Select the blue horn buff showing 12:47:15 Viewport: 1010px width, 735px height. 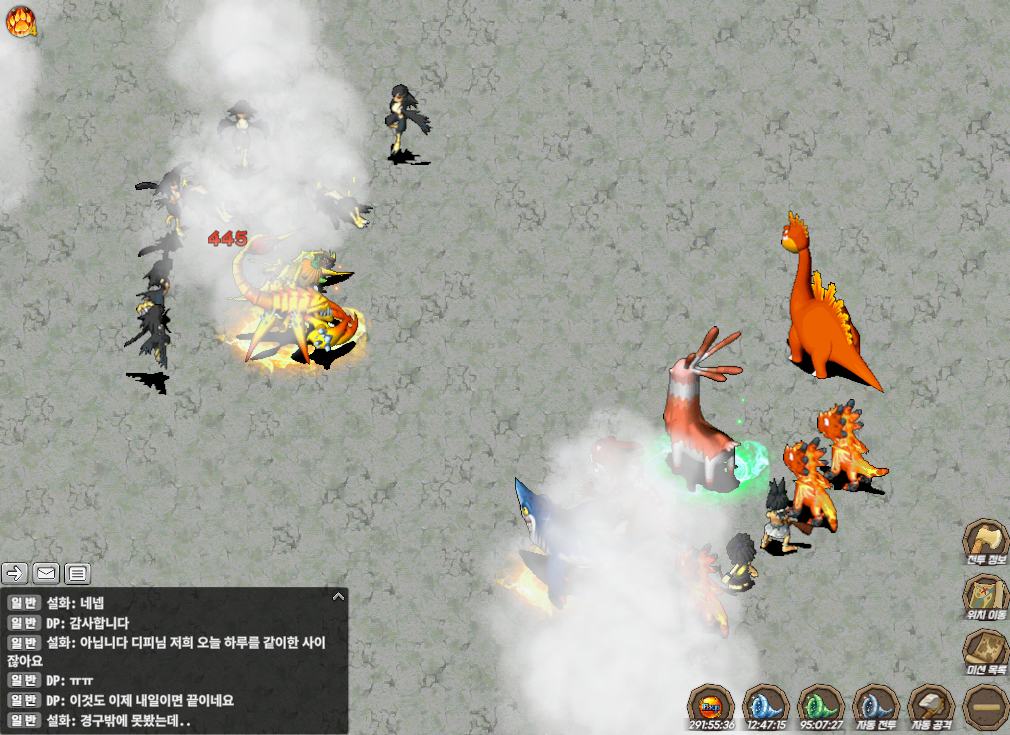pyautogui.click(x=766, y=704)
